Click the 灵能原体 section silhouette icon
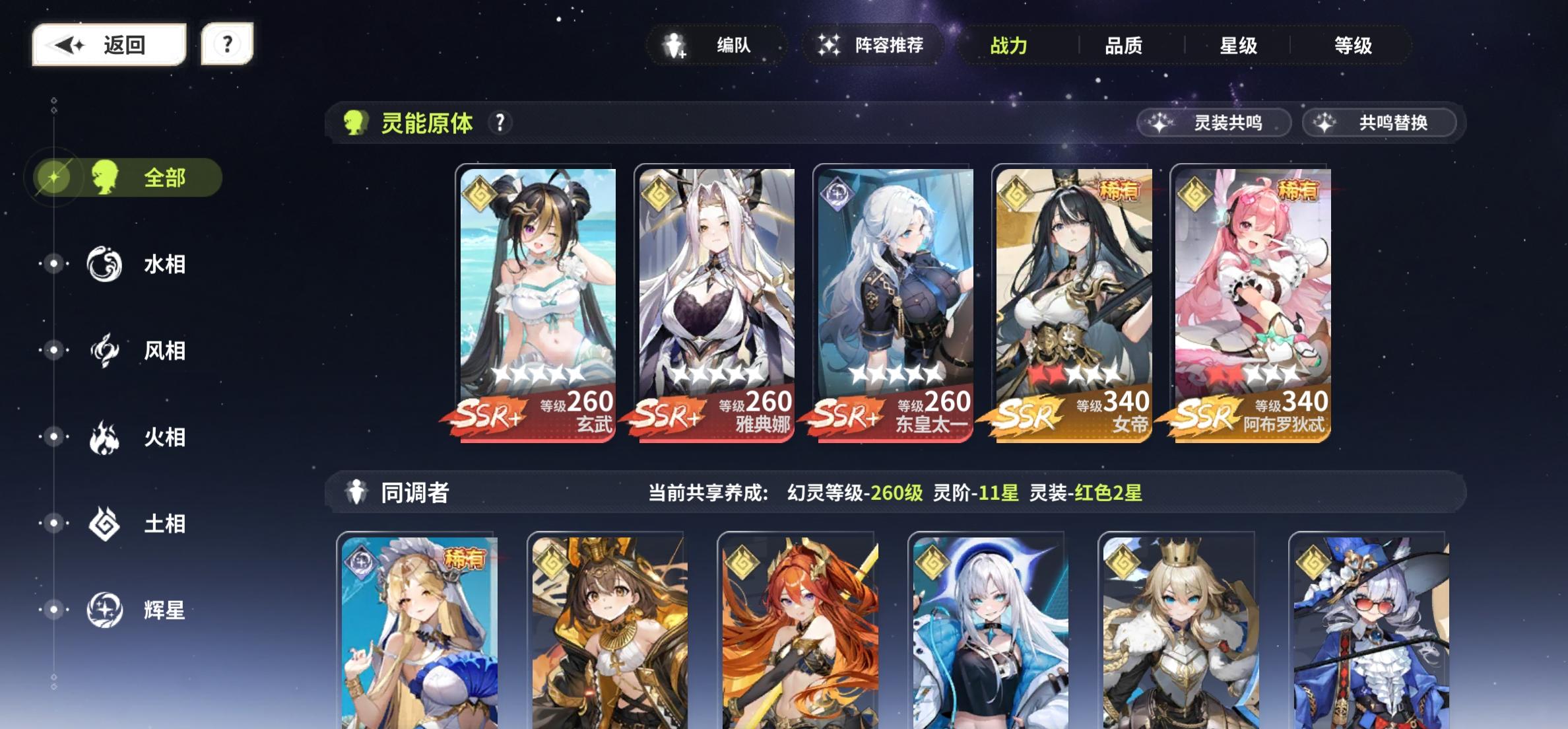Viewport: 1568px width, 729px height. point(356,121)
